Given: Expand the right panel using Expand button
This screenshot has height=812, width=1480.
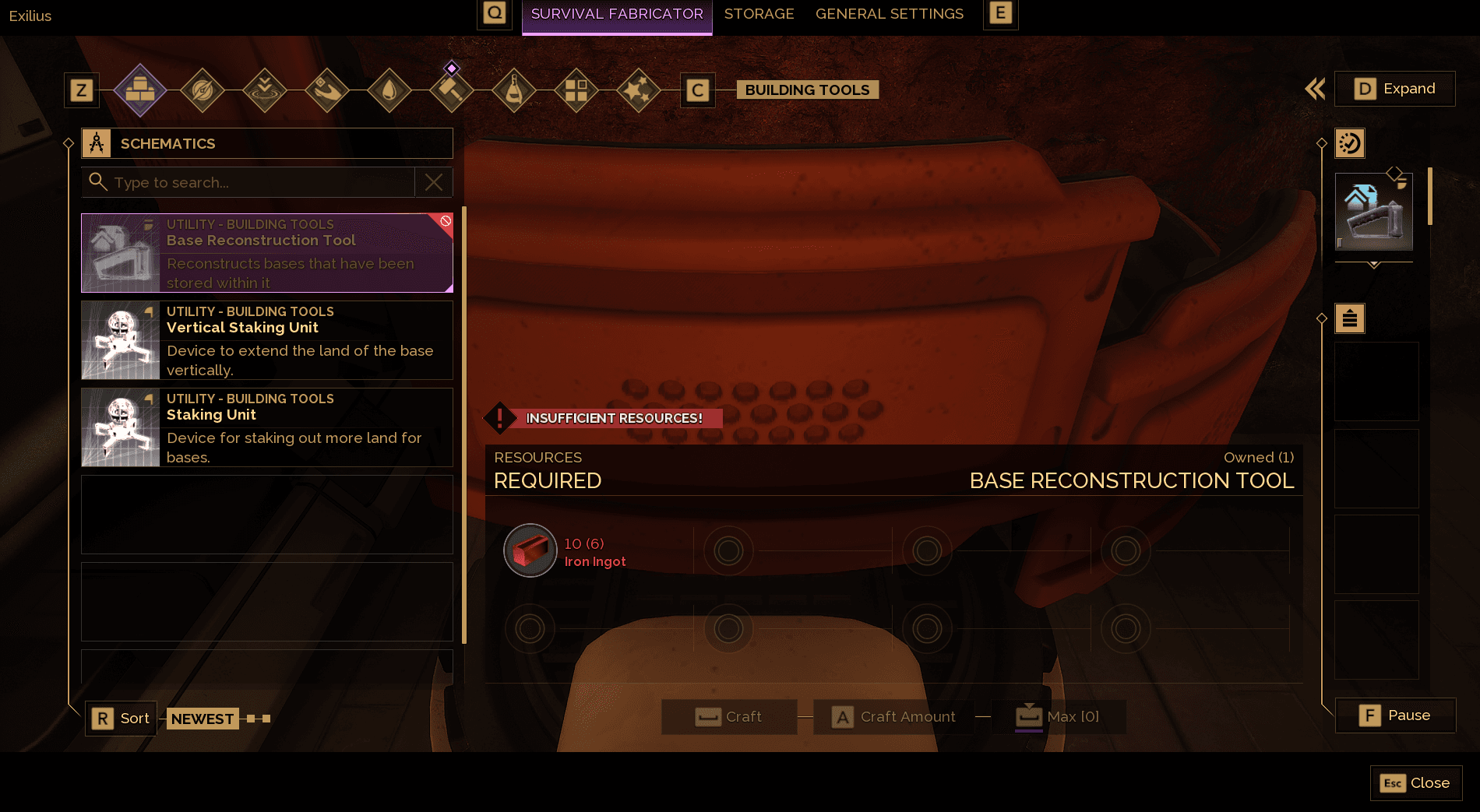Looking at the screenshot, I should [x=1394, y=89].
